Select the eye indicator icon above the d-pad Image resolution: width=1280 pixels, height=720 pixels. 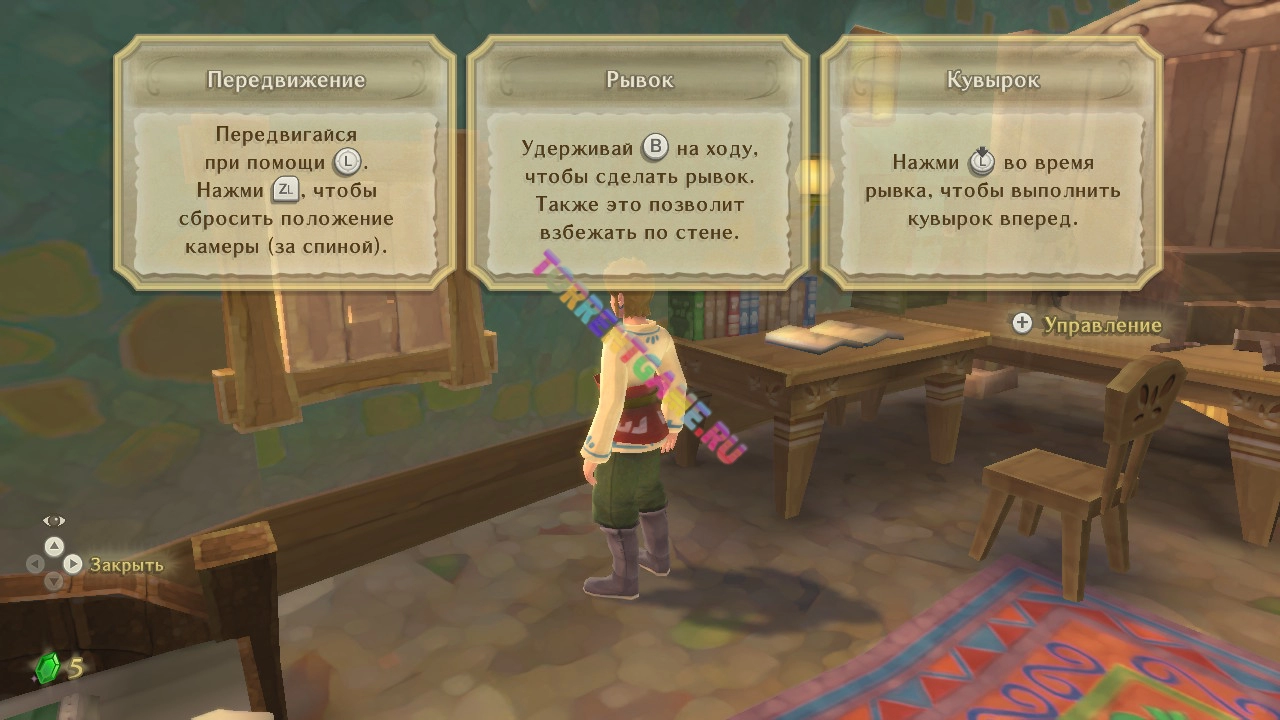53,520
